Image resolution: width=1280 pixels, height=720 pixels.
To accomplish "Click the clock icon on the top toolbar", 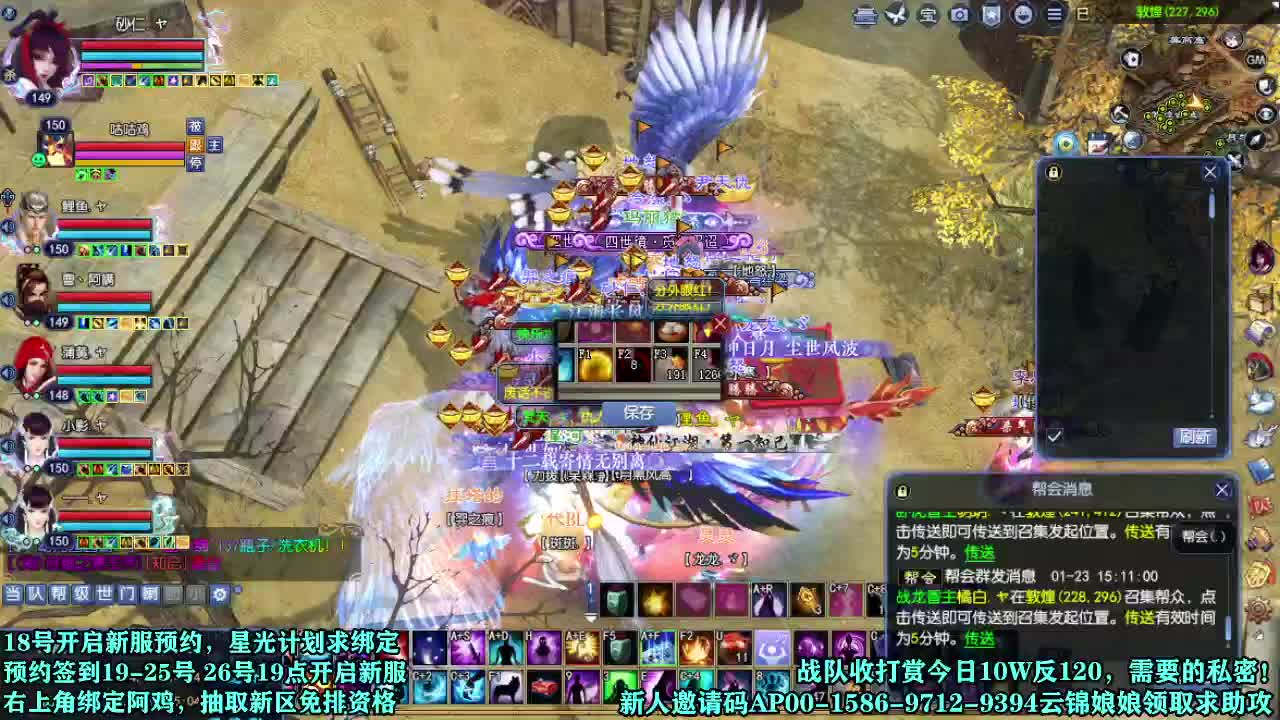I will pyautogui.click(x=1025, y=15).
